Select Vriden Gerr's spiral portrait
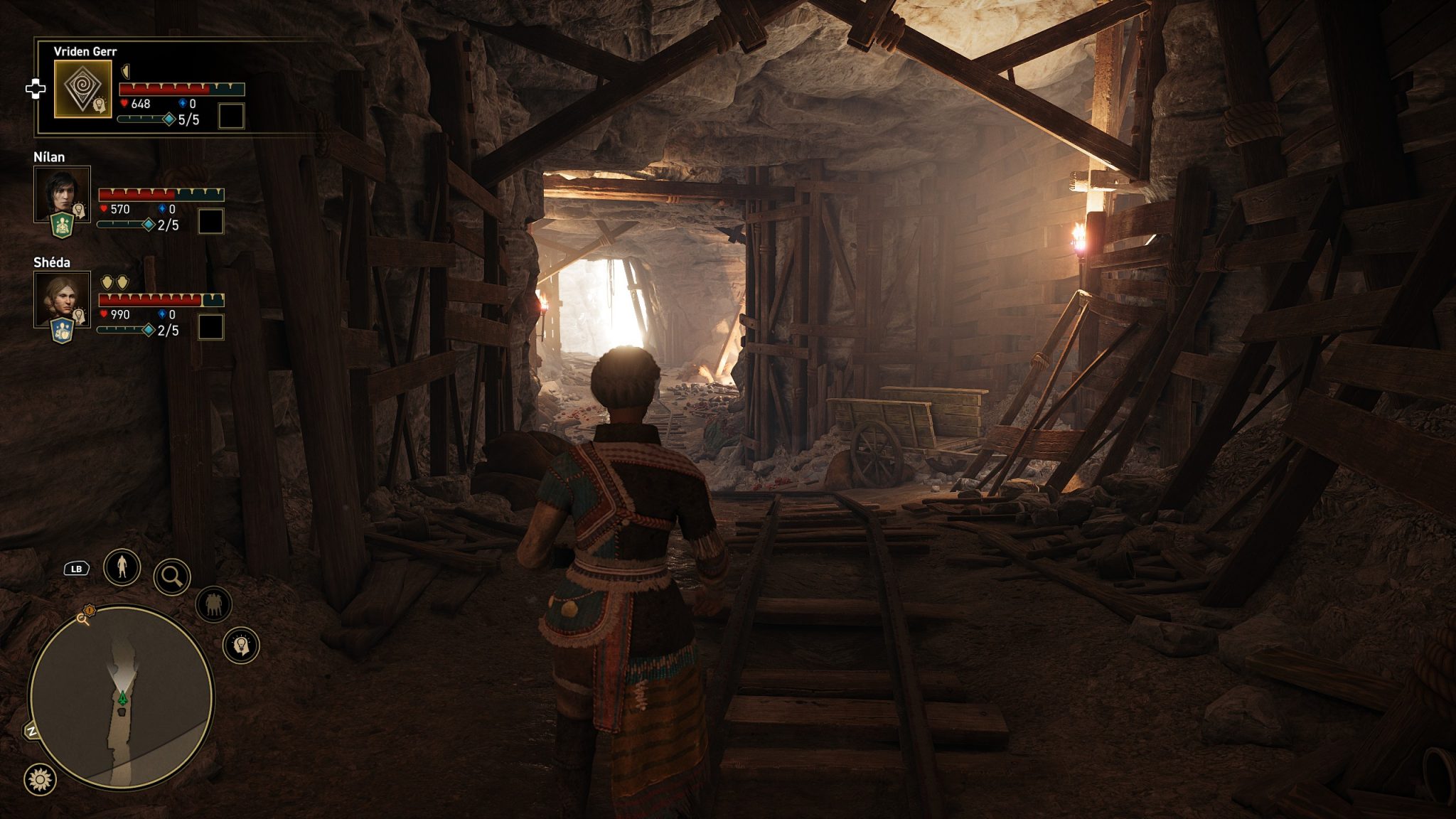The image size is (1456, 819). 82,89
